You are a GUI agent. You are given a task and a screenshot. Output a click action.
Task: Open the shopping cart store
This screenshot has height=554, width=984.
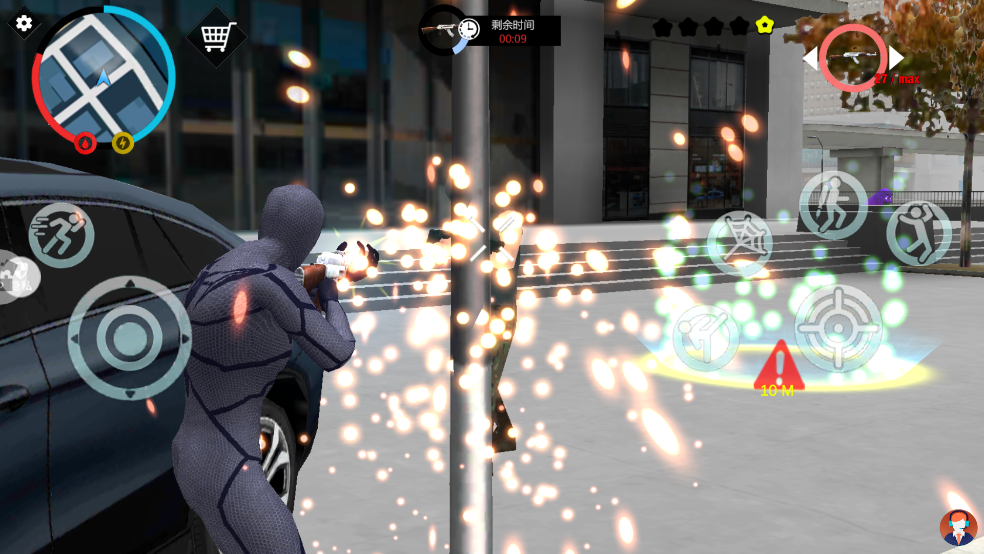coord(217,36)
